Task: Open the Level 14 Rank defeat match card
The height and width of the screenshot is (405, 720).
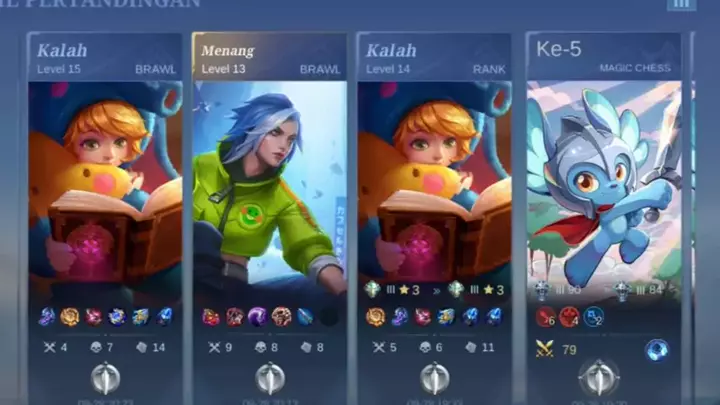Action: coord(434,180)
